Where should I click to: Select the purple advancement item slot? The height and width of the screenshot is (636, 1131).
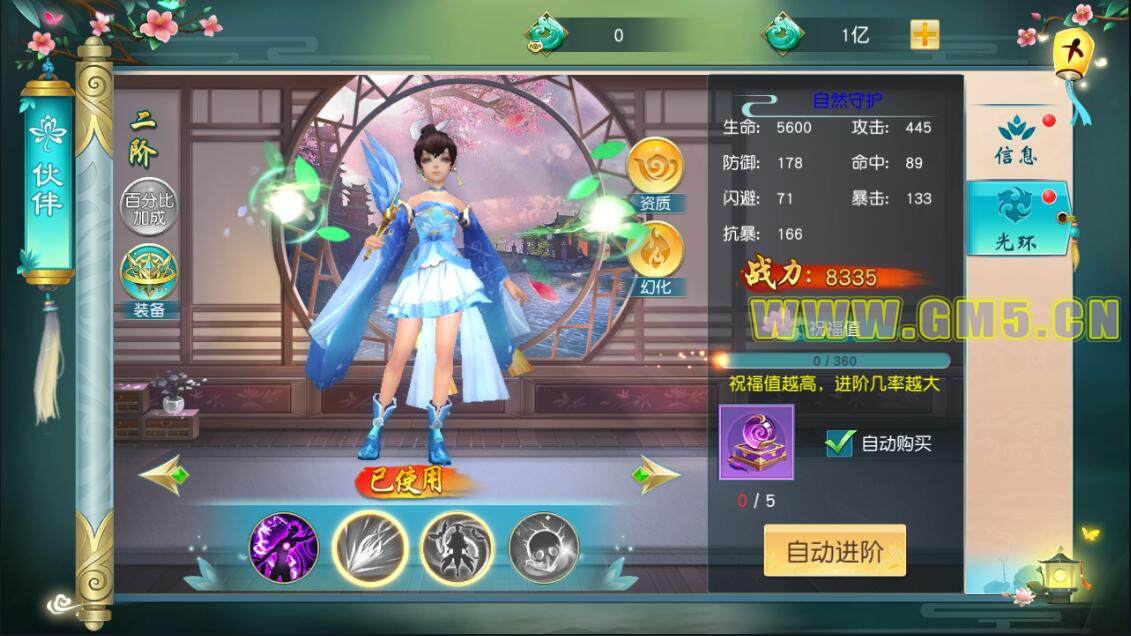click(x=756, y=443)
